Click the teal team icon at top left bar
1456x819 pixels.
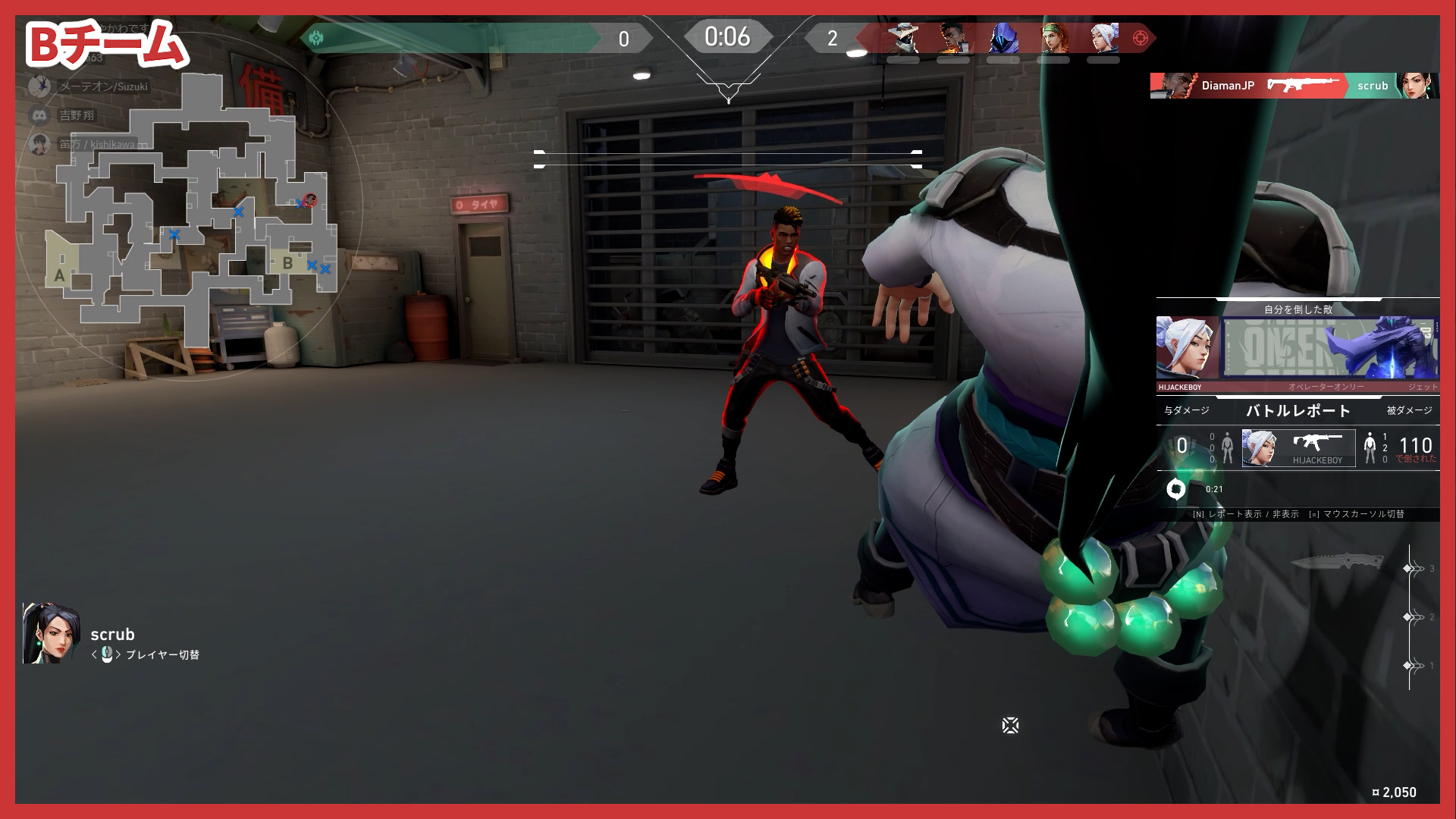pyautogui.click(x=316, y=38)
